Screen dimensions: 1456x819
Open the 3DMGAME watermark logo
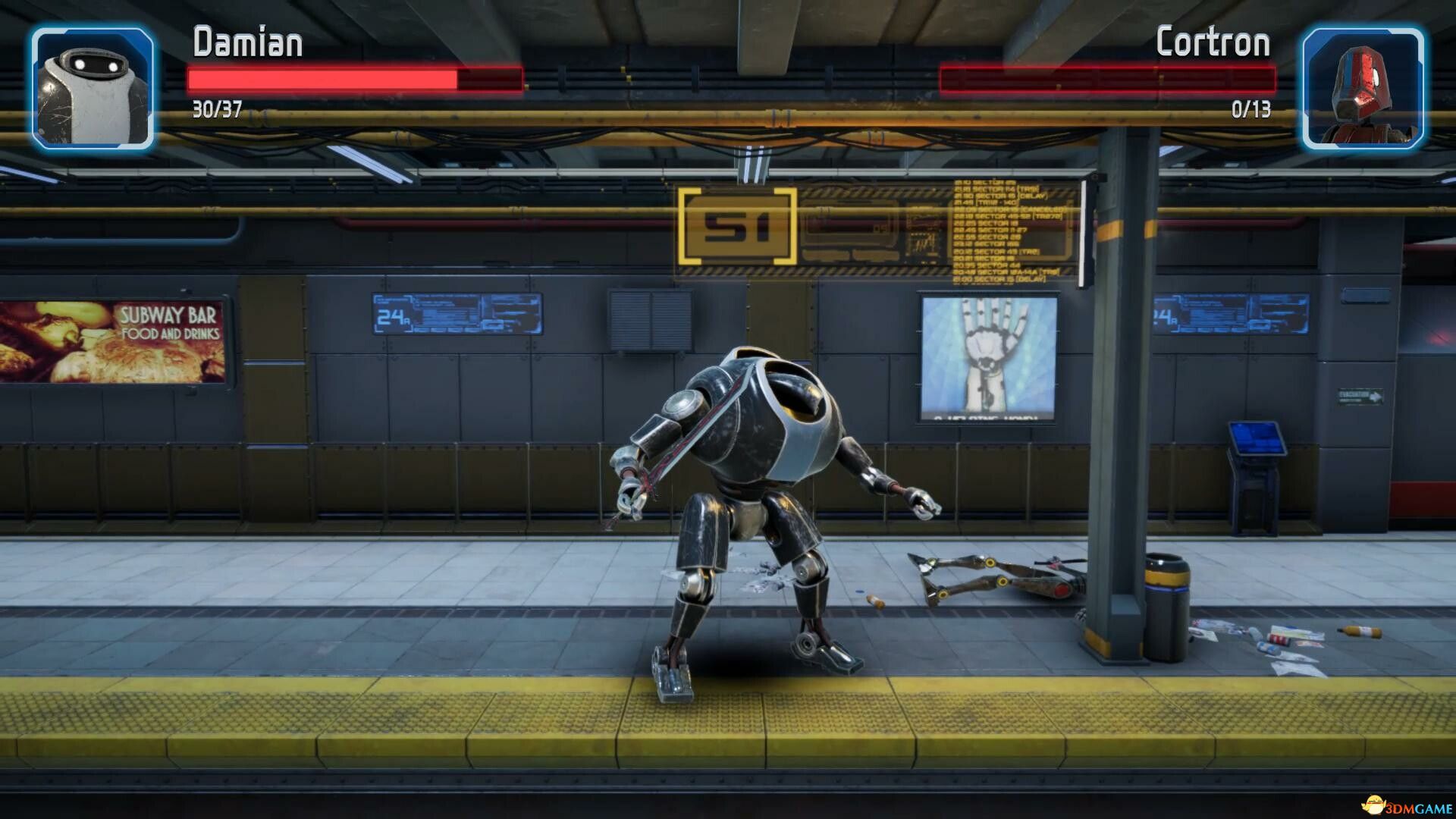coord(1405,805)
